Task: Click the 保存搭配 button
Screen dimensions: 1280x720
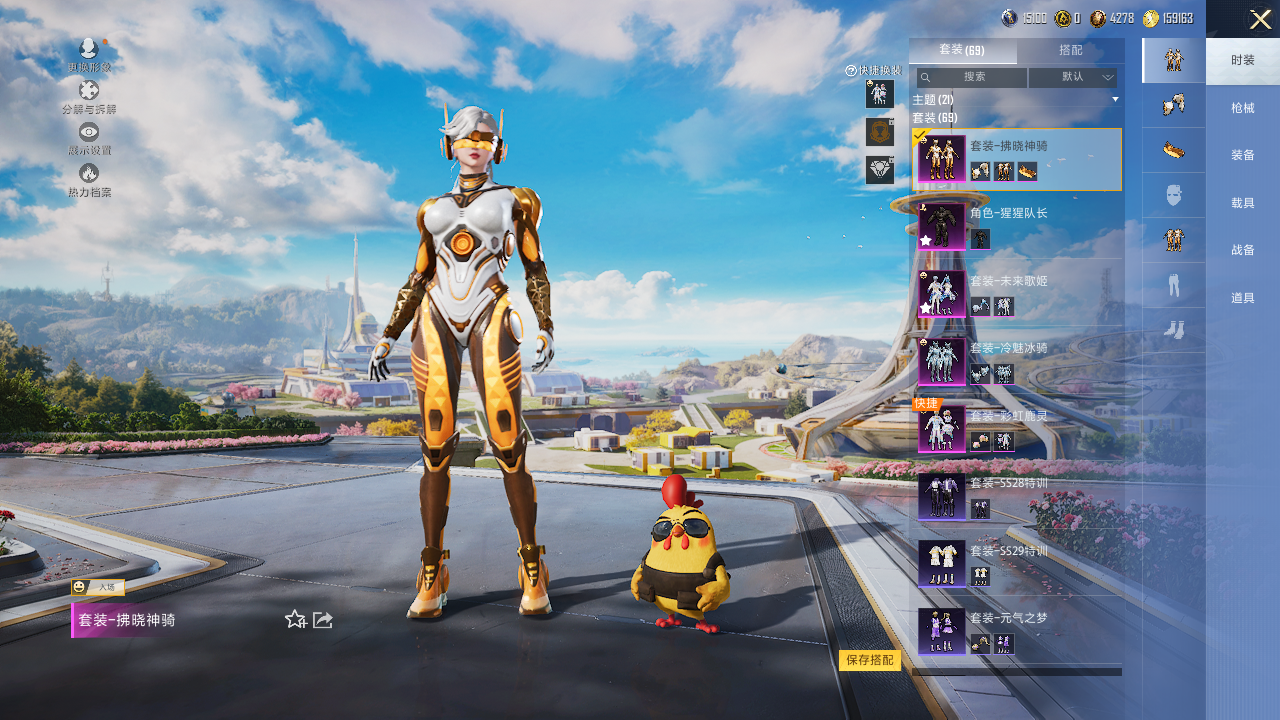Action: (x=870, y=660)
